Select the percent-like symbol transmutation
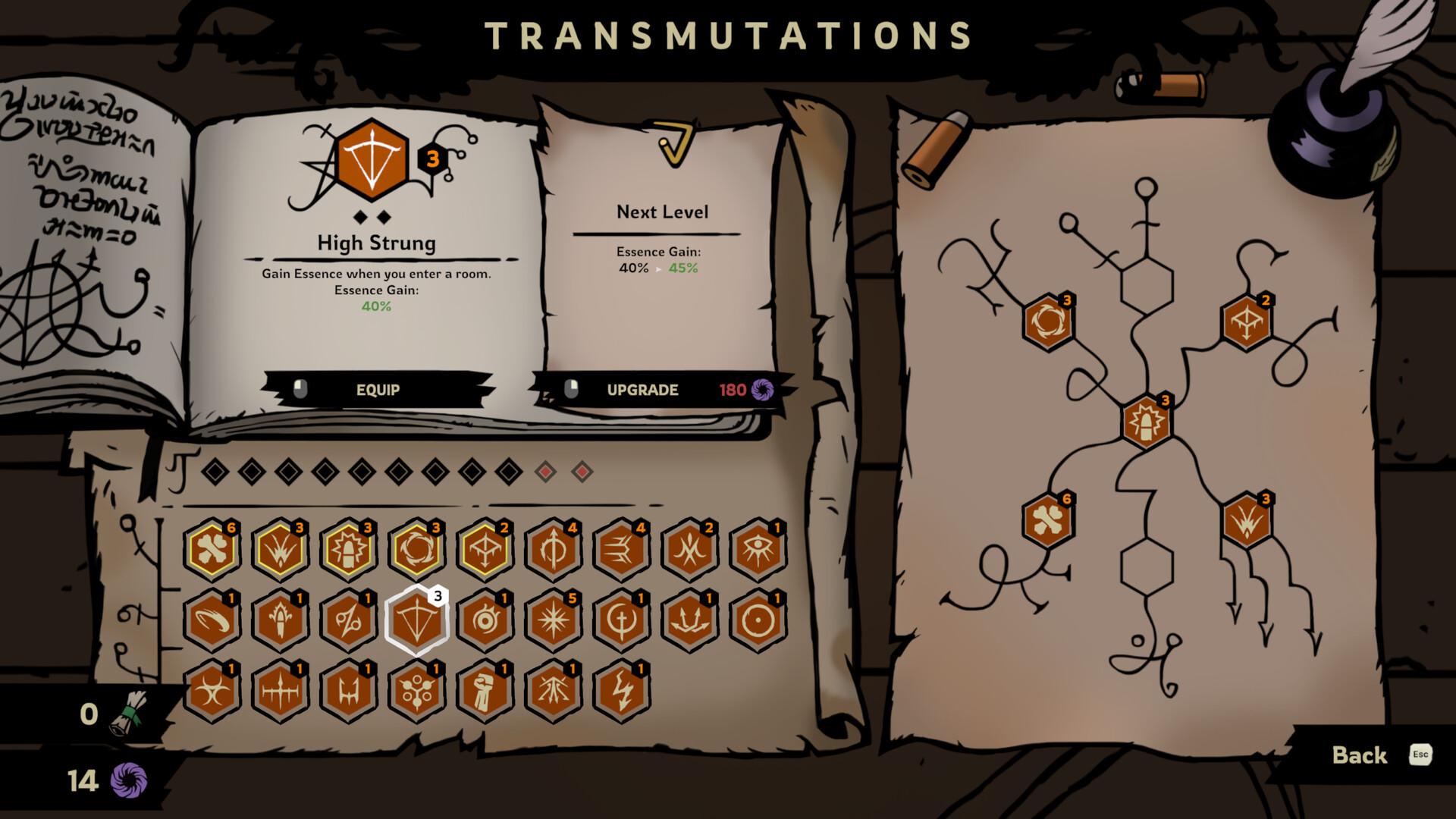 (x=348, y=620)
